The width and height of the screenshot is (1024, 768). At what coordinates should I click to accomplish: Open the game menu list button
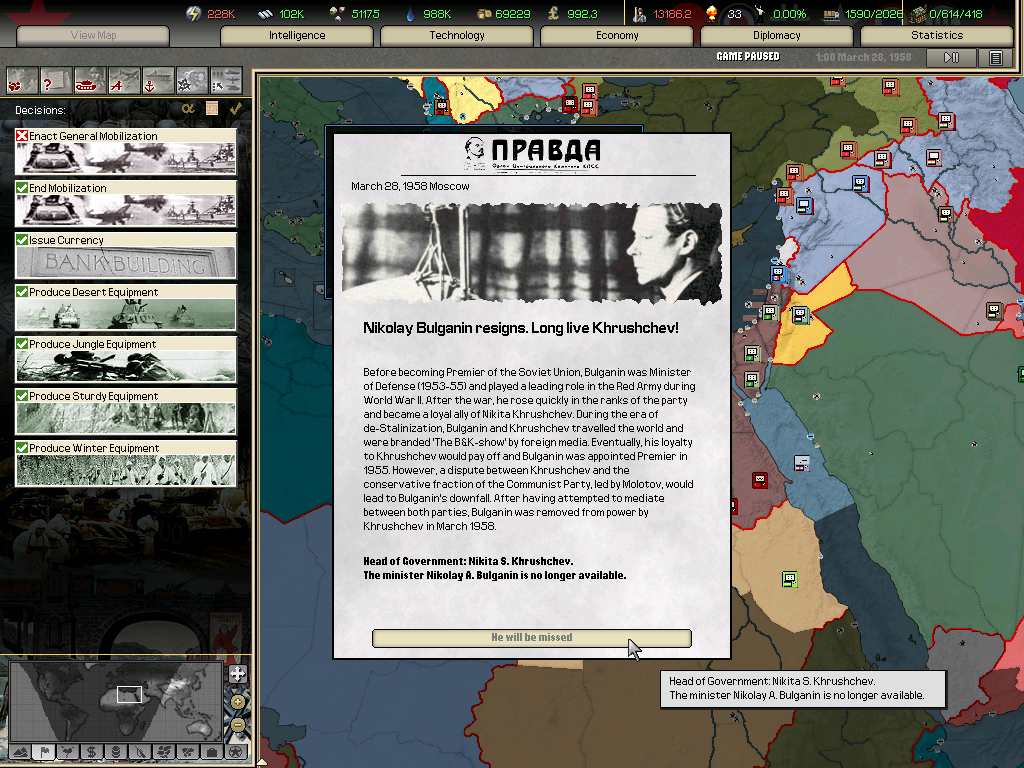[x=995, y=57]
